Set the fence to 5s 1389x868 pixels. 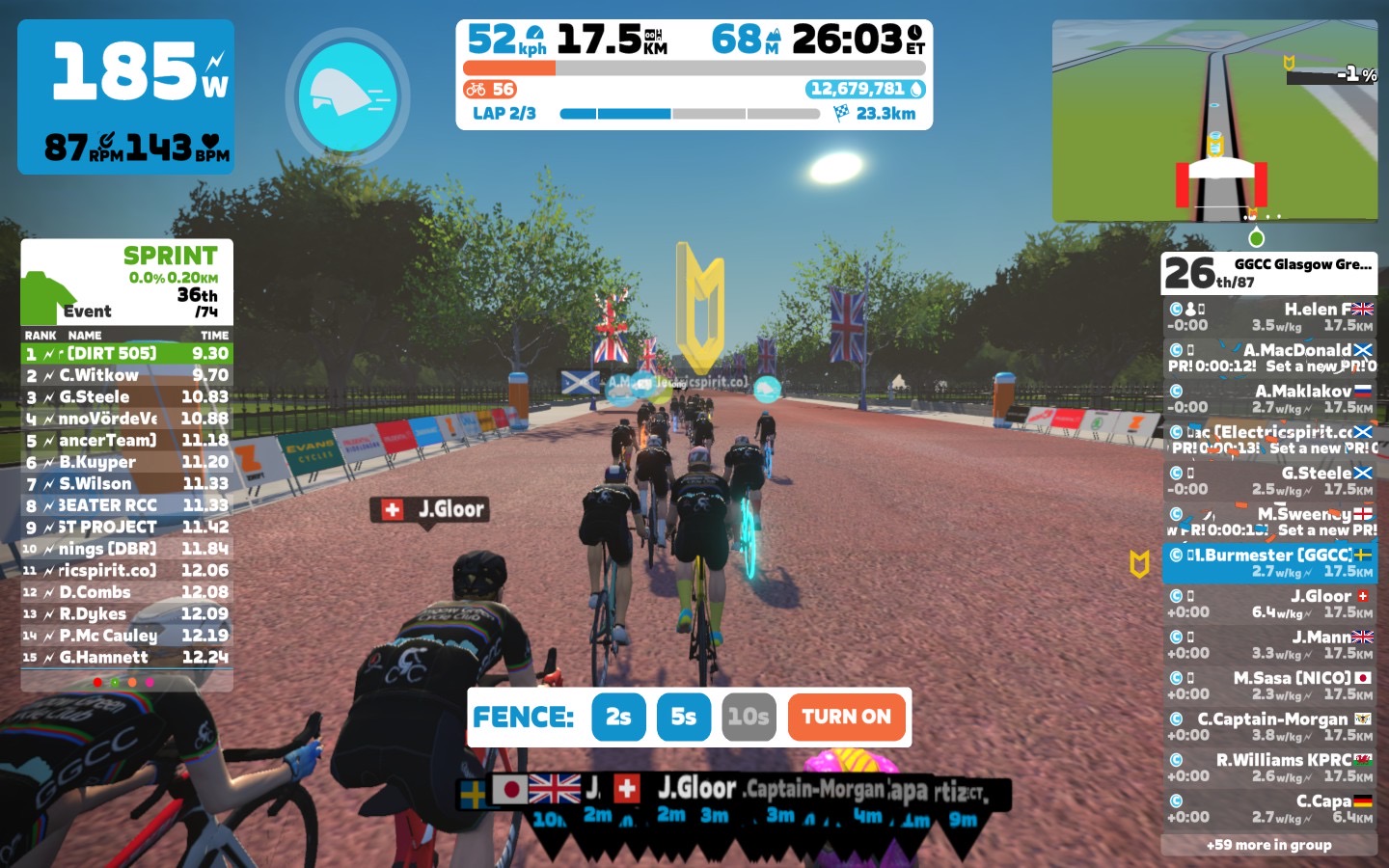pyautogui.click(x=683, y=717)
